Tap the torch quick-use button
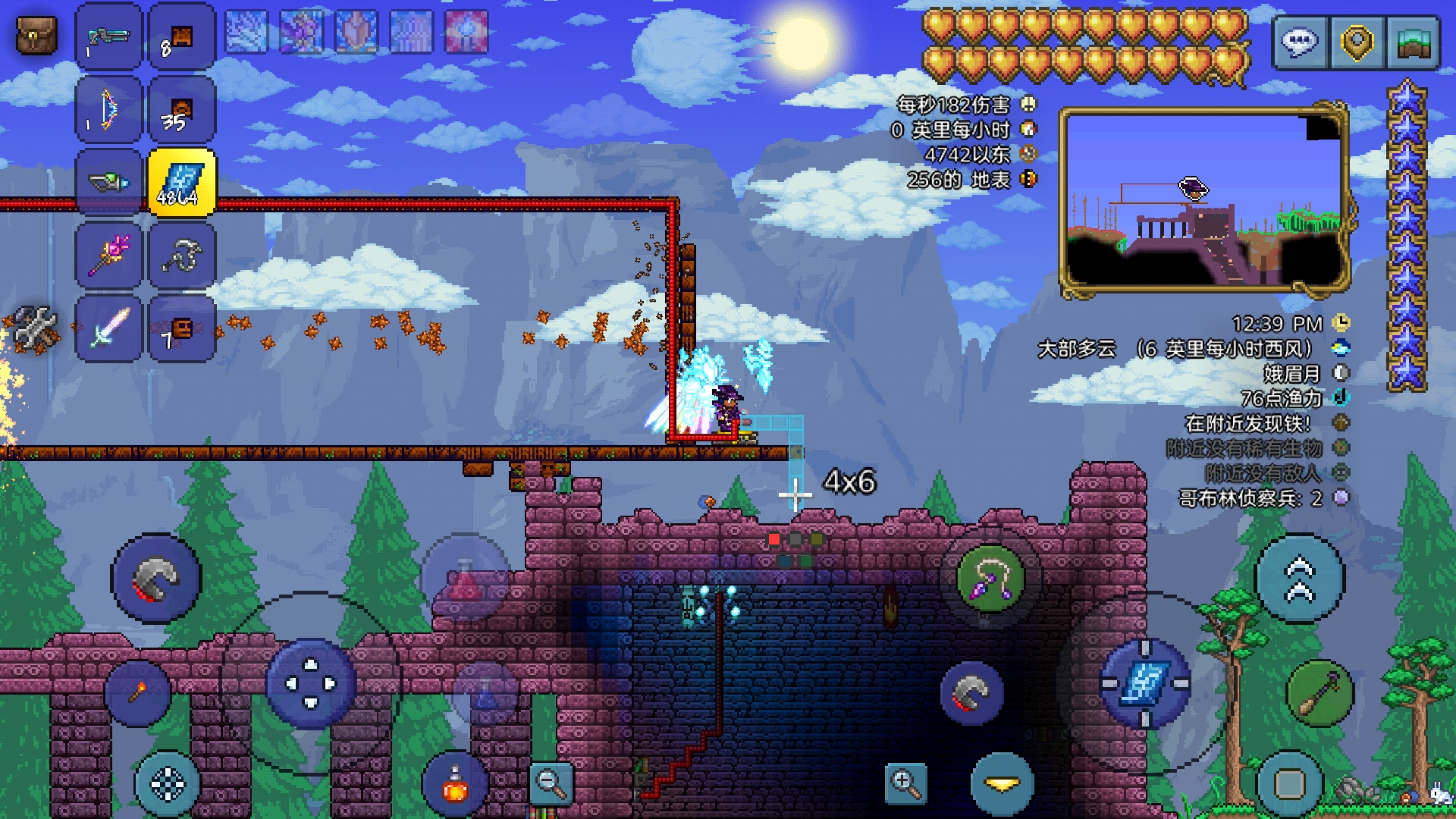This screenshot has height=819, width=1456. [x=137, y=692]
